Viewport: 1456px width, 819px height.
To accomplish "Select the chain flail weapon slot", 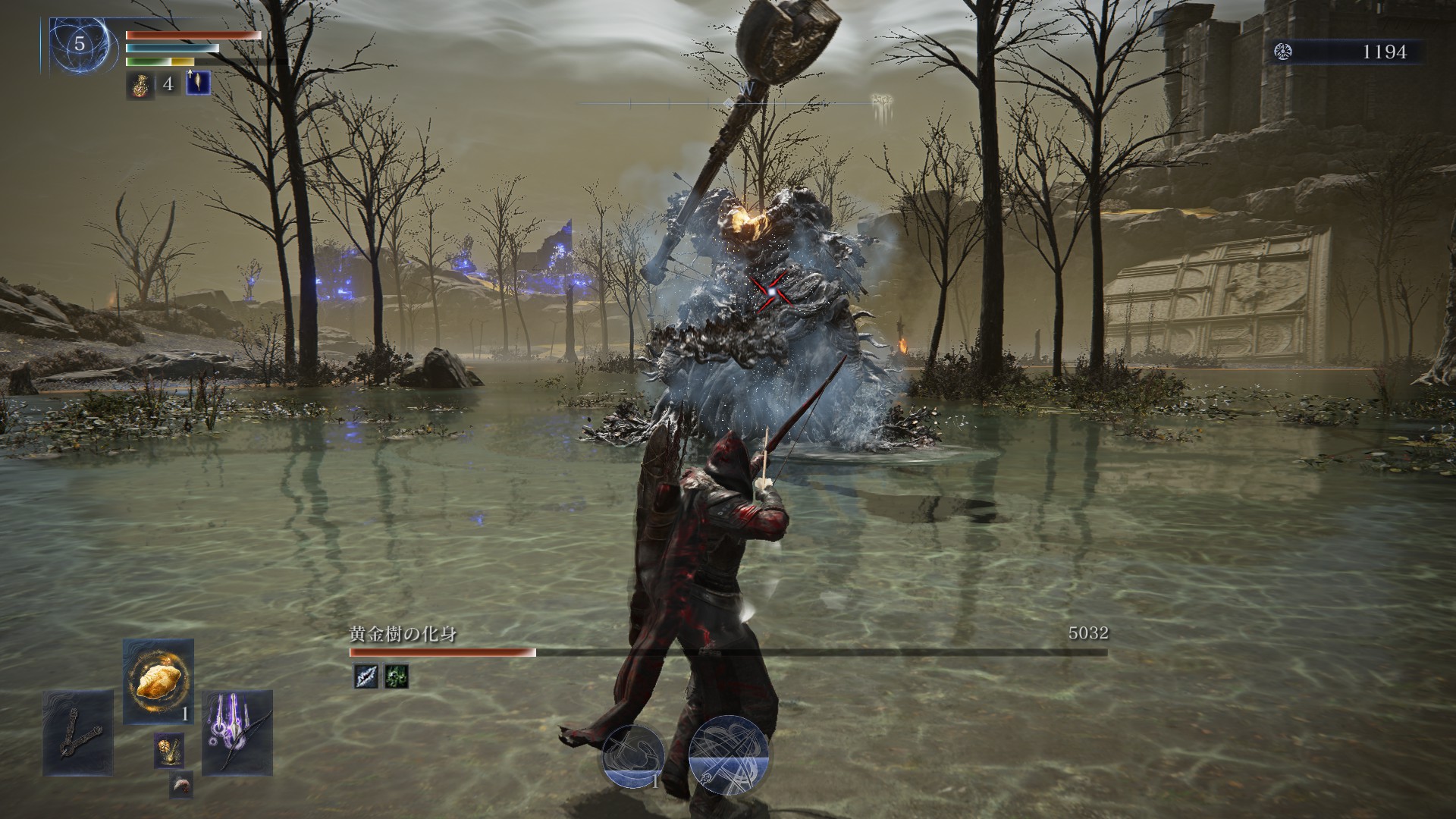I will 77,733.
